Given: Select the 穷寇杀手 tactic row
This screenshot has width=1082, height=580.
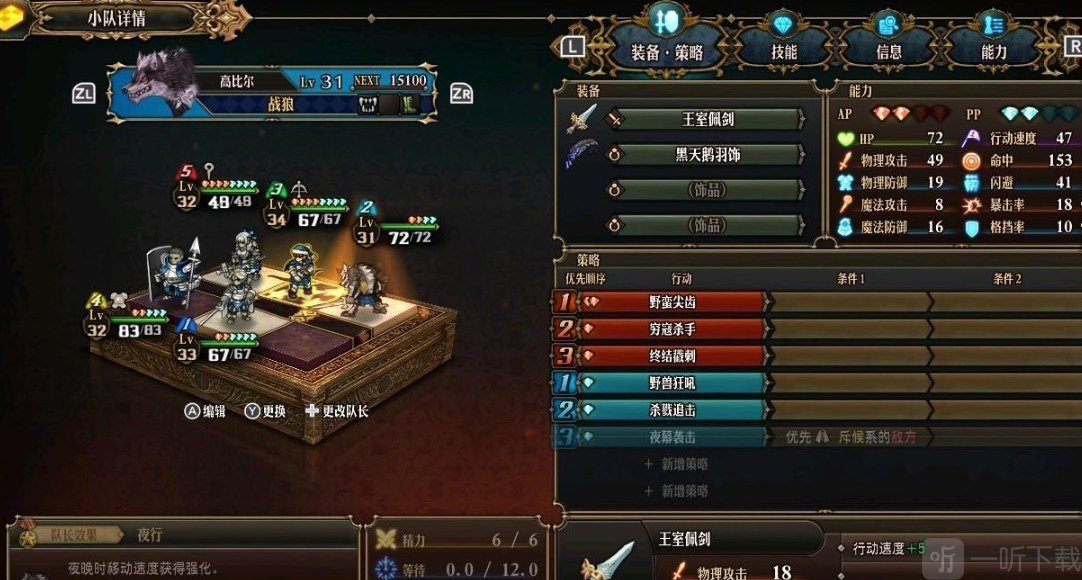Looking at the screenshot, I should point(671,328).
